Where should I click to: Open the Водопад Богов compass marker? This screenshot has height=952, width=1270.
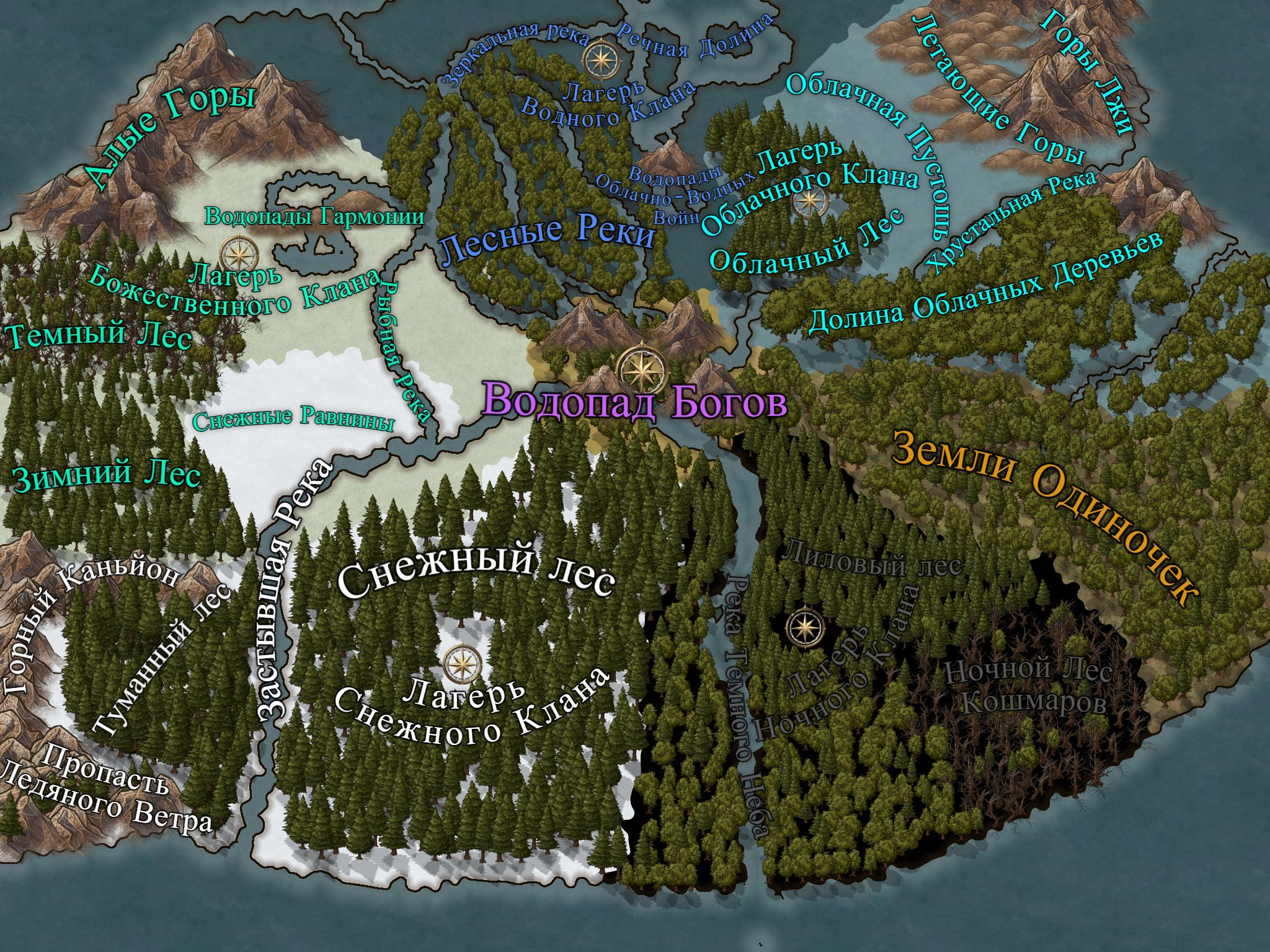[x=642, y=371]
